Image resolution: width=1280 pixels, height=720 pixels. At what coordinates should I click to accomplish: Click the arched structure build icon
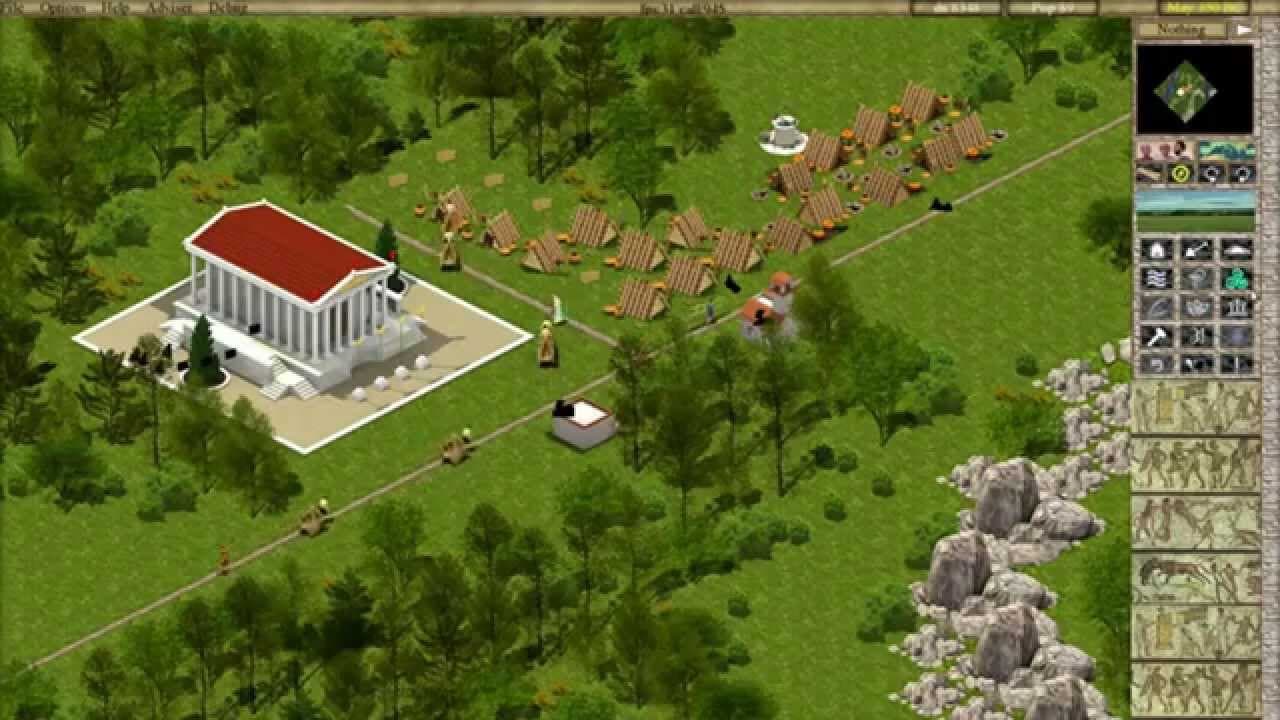click(x=1238, y=250)
